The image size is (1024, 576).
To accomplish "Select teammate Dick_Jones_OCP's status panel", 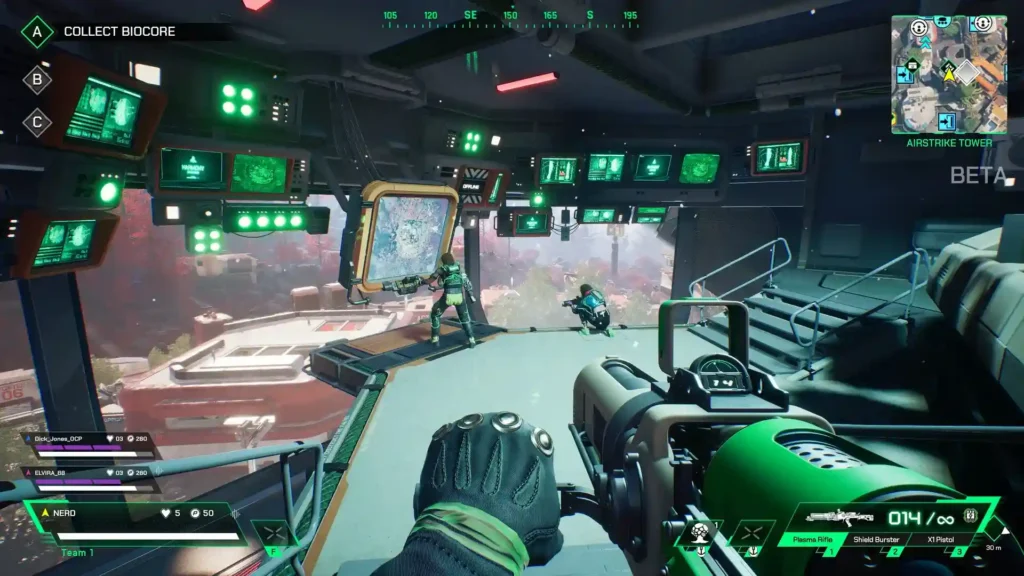I will [90, 444].
